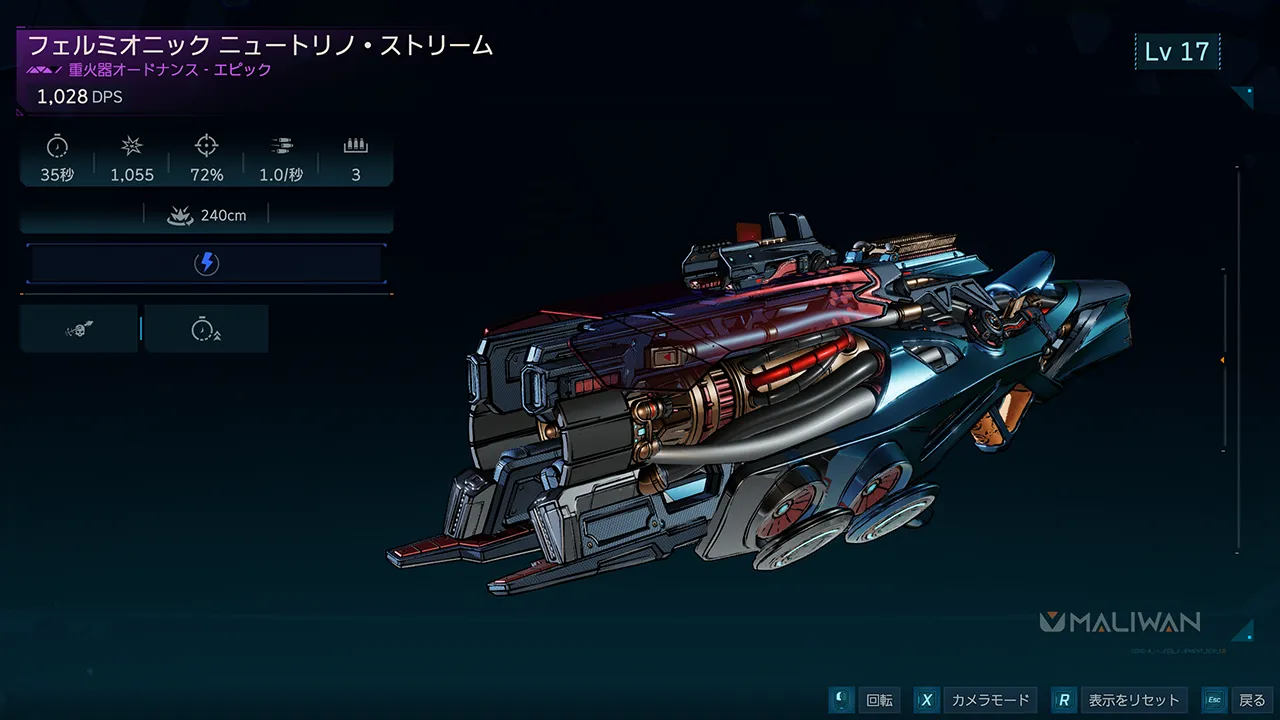Select the shock lightning bolt element bar
Image resolution: width=1280 pixels, height=720 pixels.
(x=206, y=264)
